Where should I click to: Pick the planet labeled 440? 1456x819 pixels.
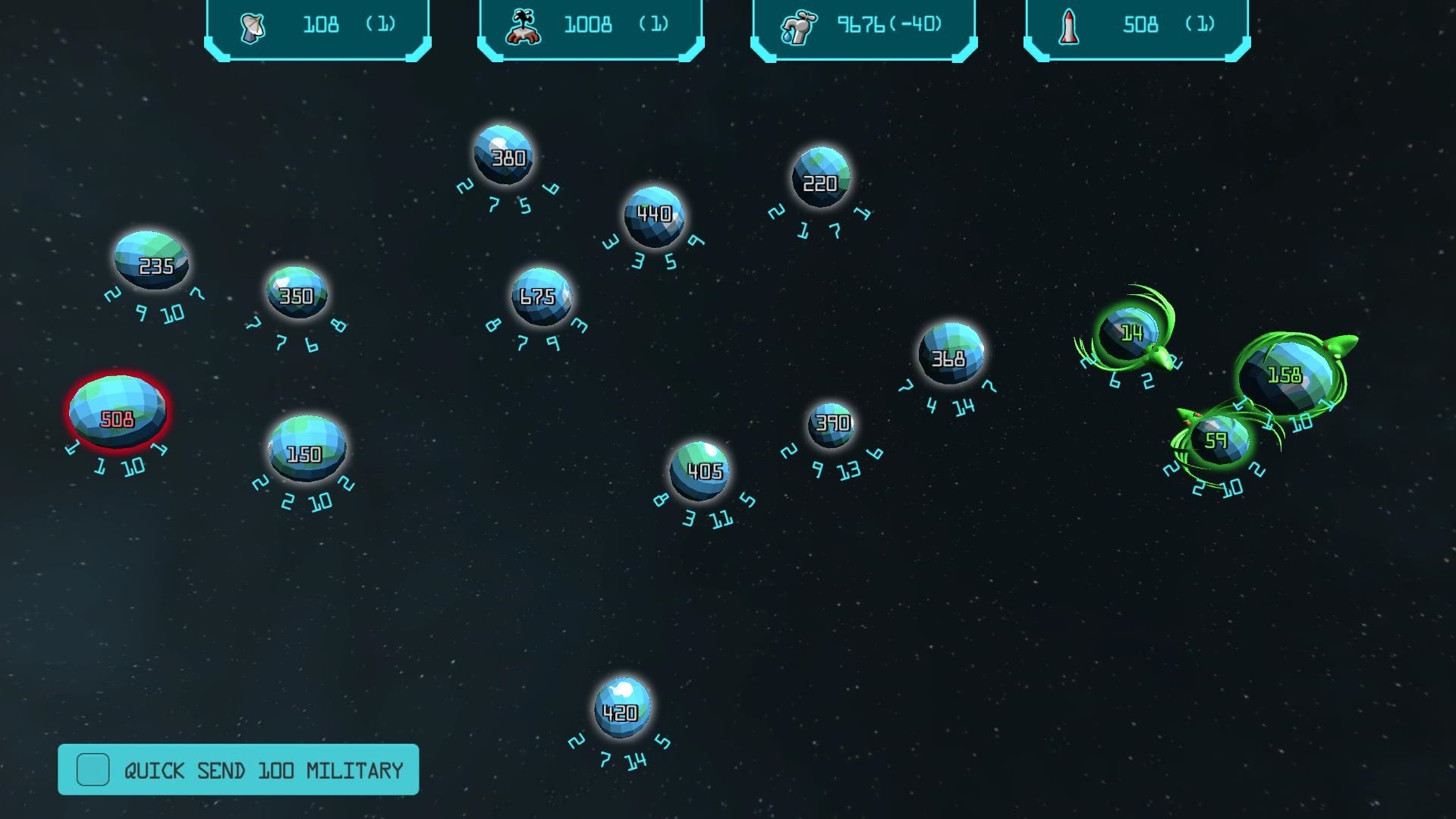[x=653, y=216]
